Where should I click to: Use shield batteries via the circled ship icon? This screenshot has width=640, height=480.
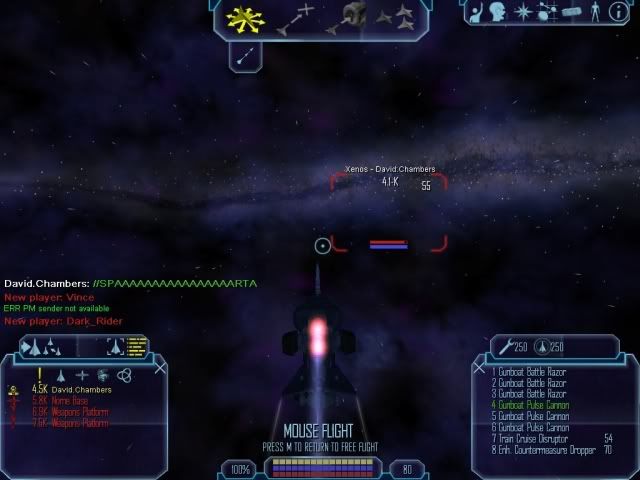tap(544, 347)
